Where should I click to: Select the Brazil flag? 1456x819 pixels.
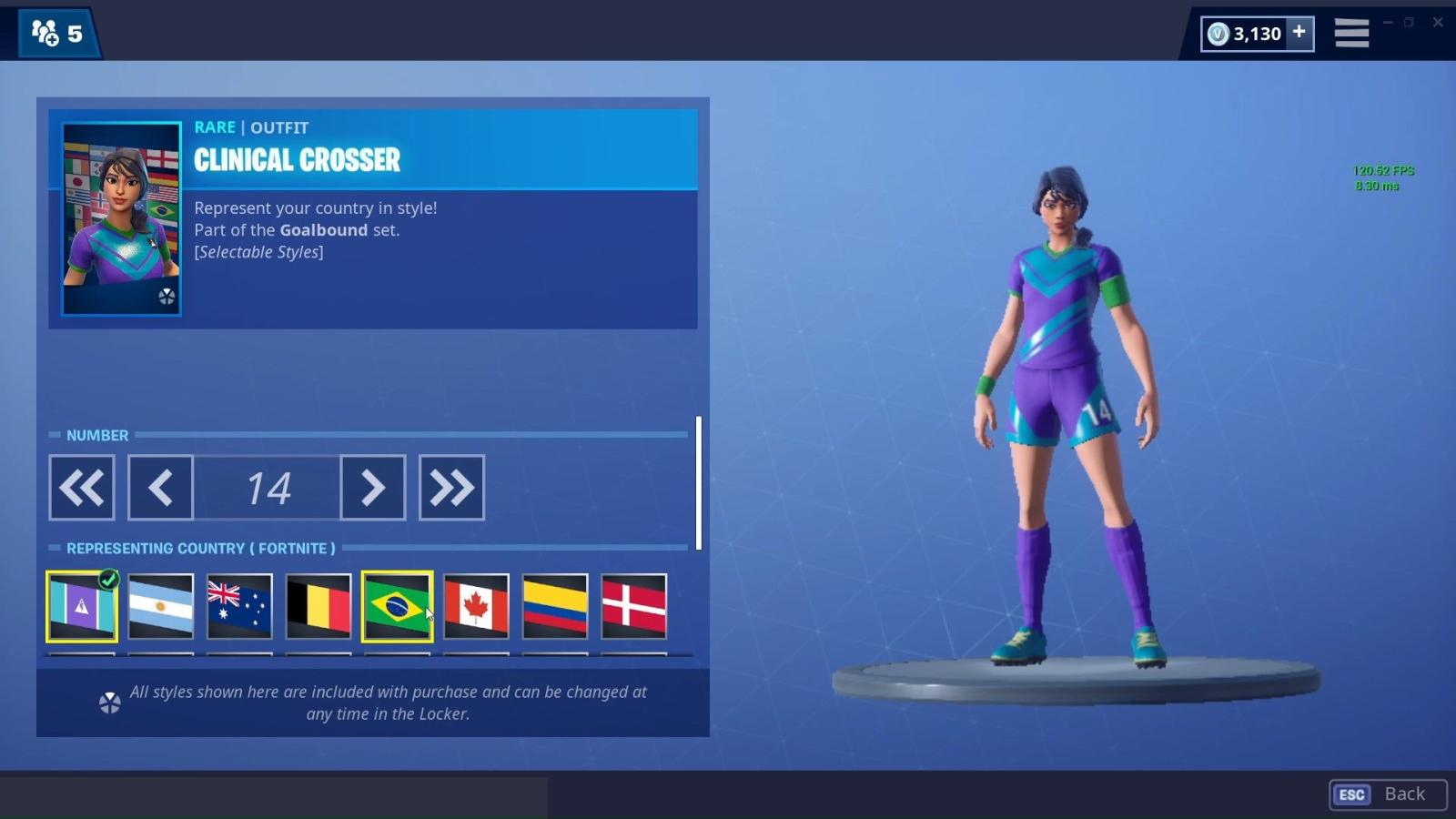click(x=397, y=606)
